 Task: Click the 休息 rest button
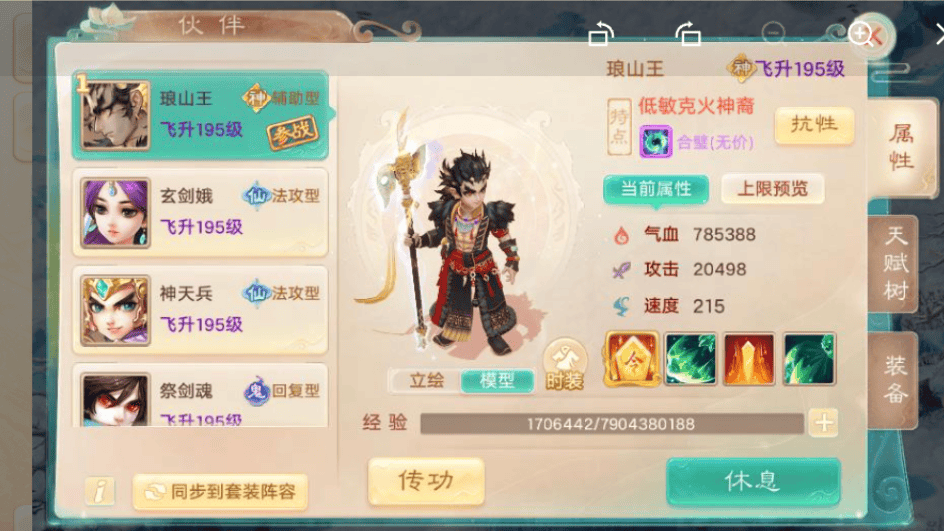click(x=752, y=481)
